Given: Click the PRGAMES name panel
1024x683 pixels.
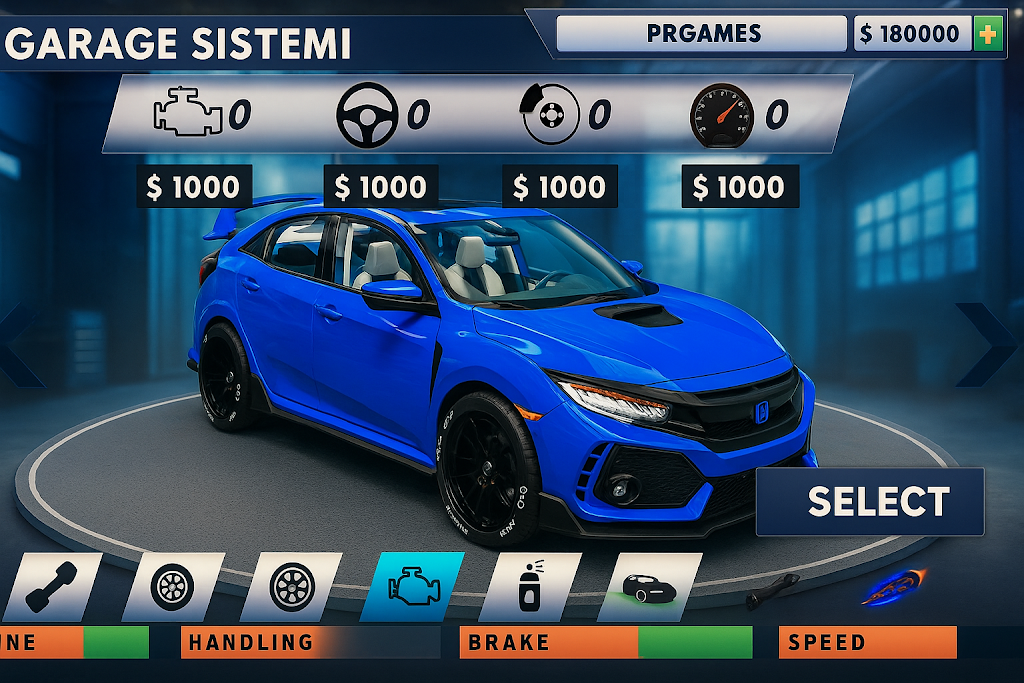Looking at the screenshot, I should (x=701, y=34).
